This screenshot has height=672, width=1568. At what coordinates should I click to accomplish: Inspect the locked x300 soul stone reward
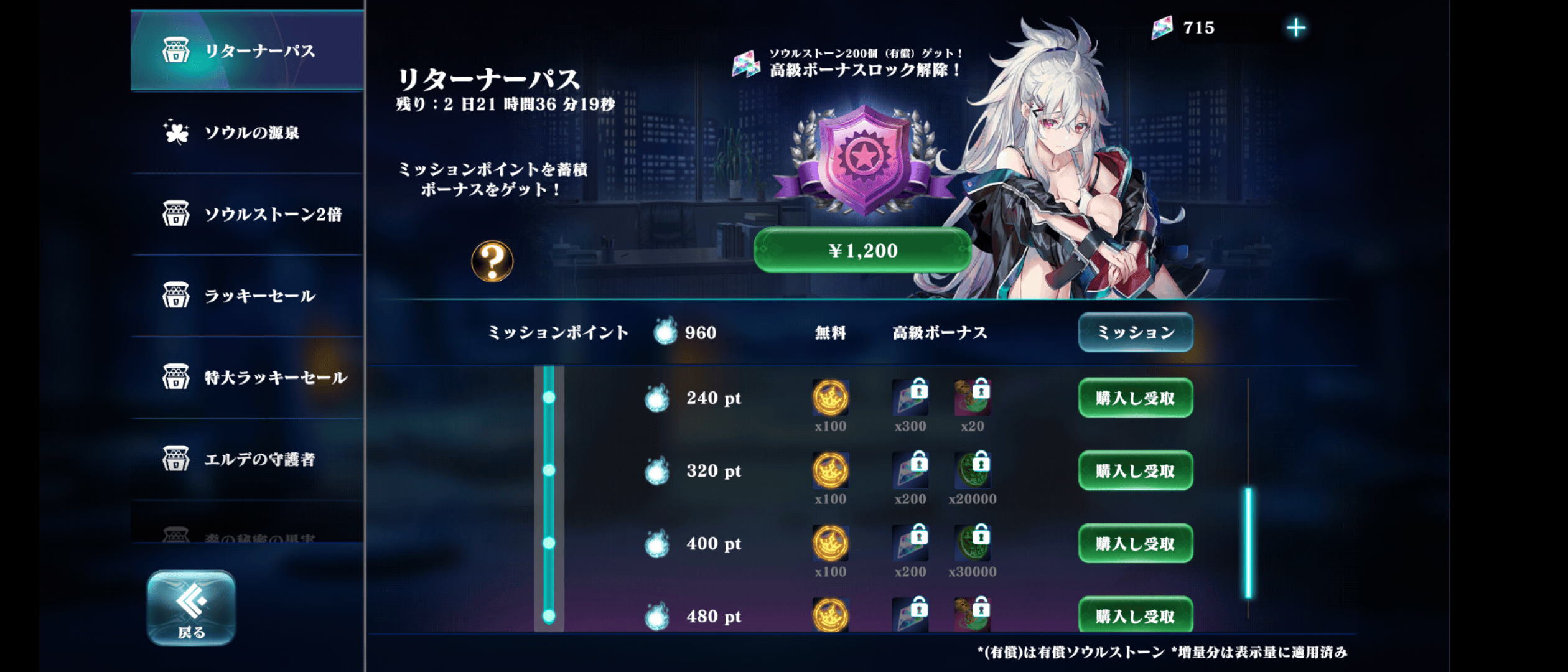910,398
